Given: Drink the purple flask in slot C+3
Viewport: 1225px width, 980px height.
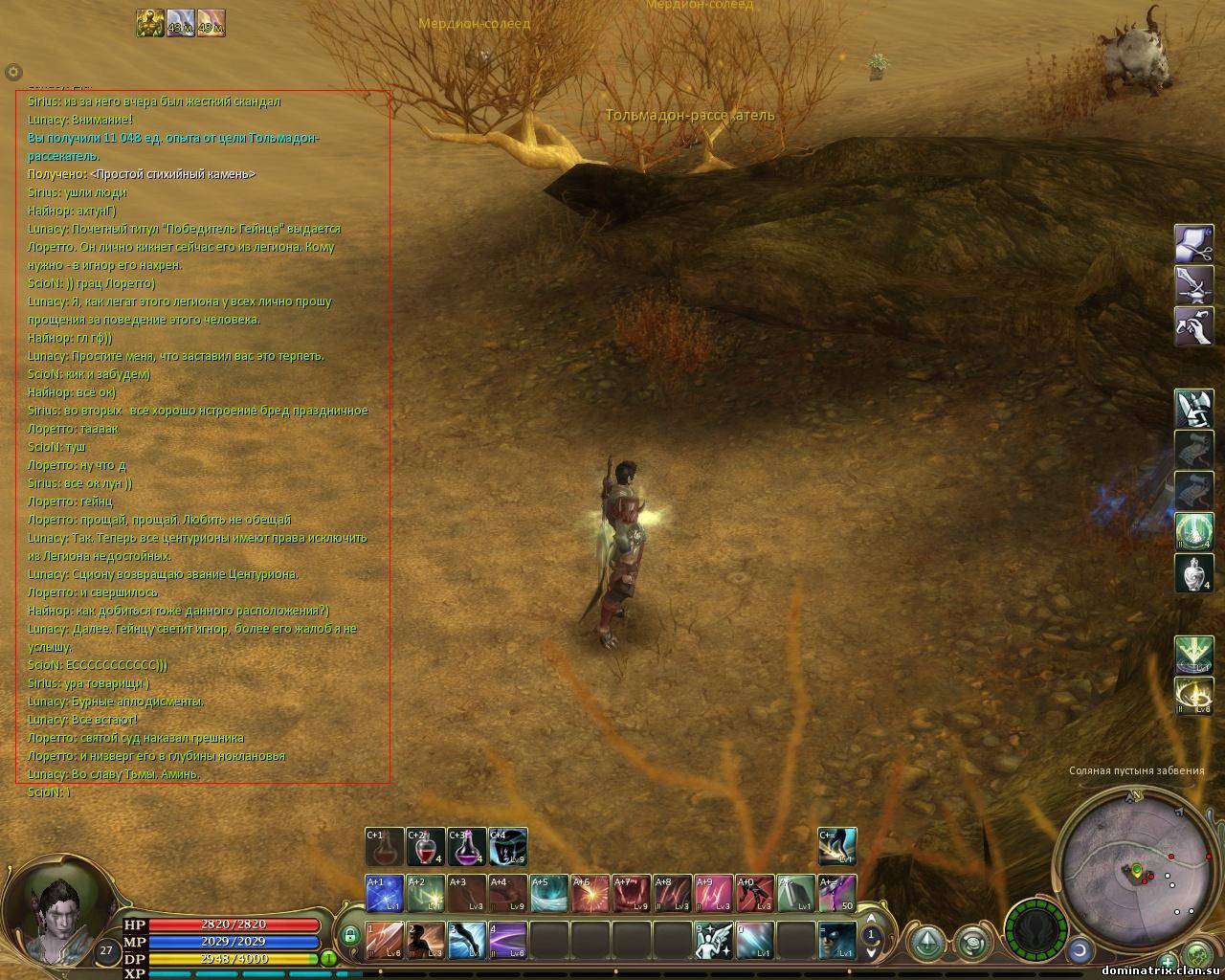Looking at the screenshot, I should (466, 848).
